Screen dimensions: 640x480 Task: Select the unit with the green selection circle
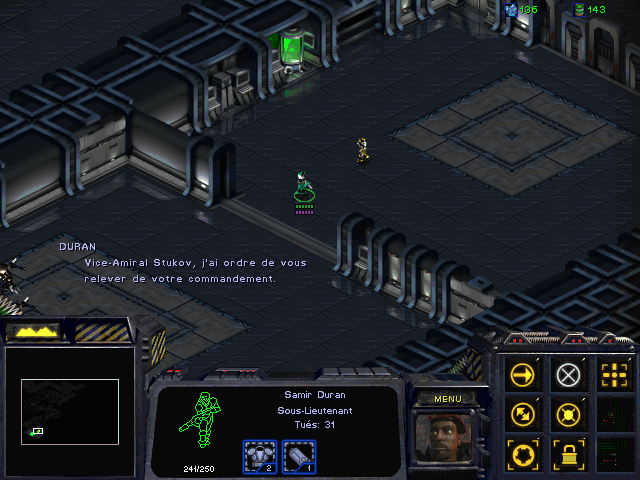pos(304,186)
